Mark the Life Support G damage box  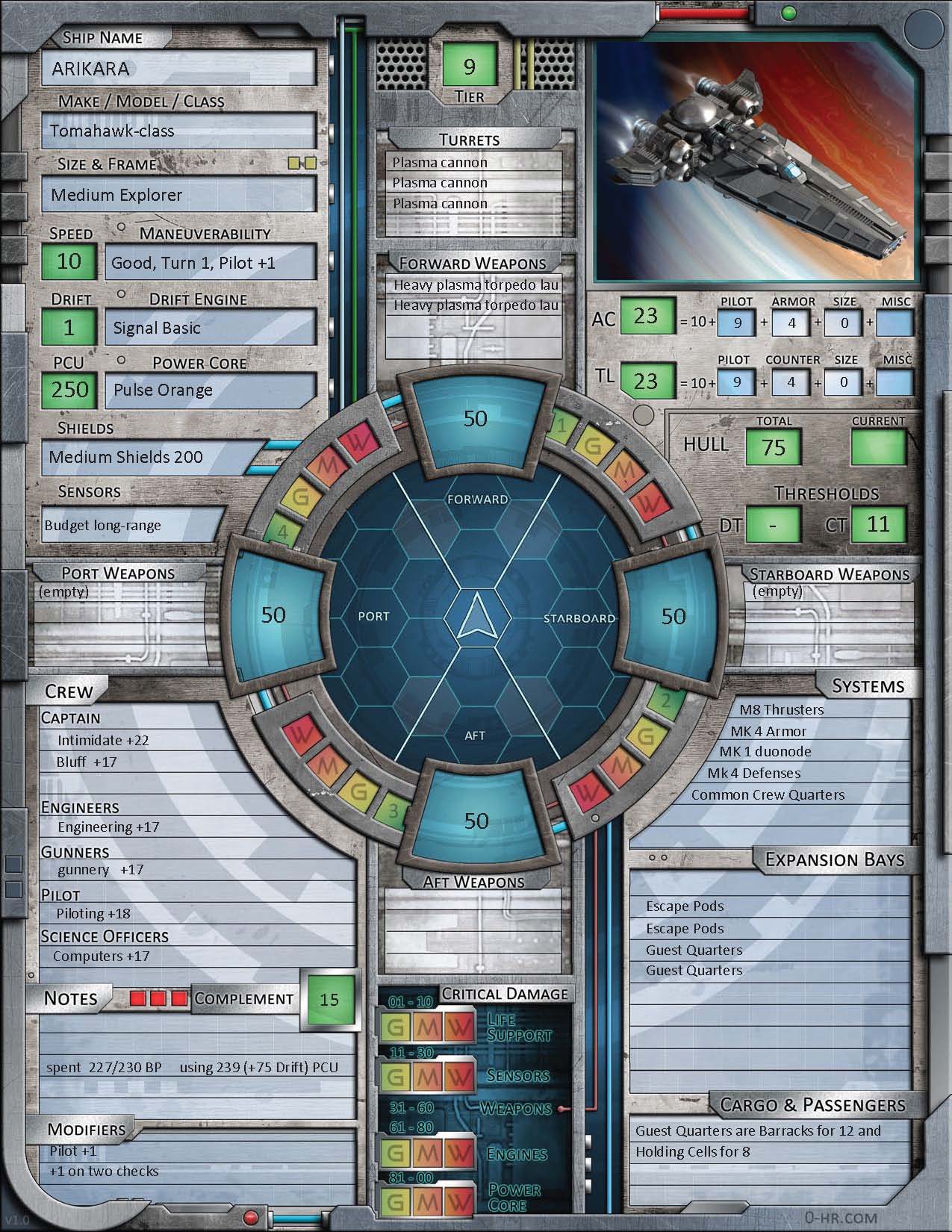coord(396,1028)
